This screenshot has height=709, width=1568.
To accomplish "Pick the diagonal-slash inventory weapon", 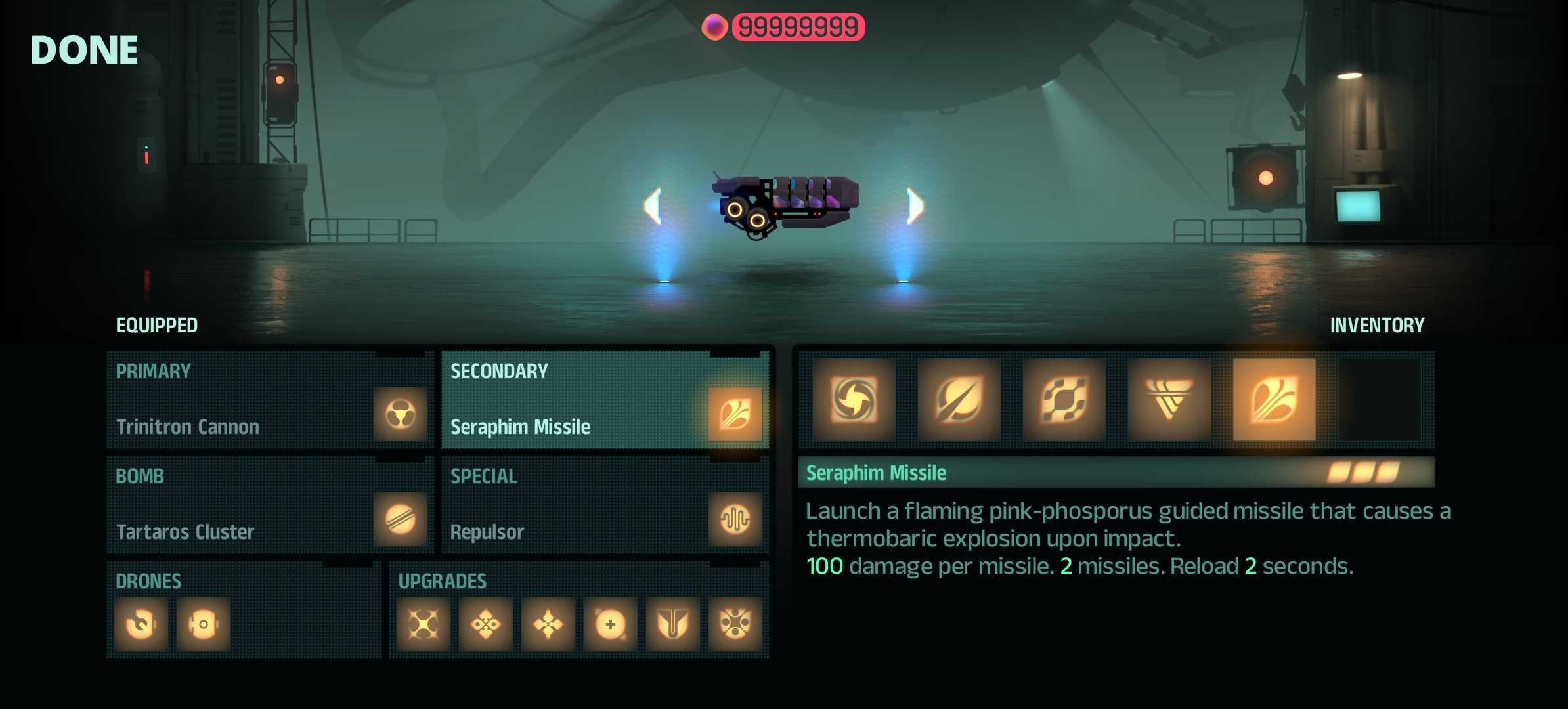I will (x=959, y=399).
